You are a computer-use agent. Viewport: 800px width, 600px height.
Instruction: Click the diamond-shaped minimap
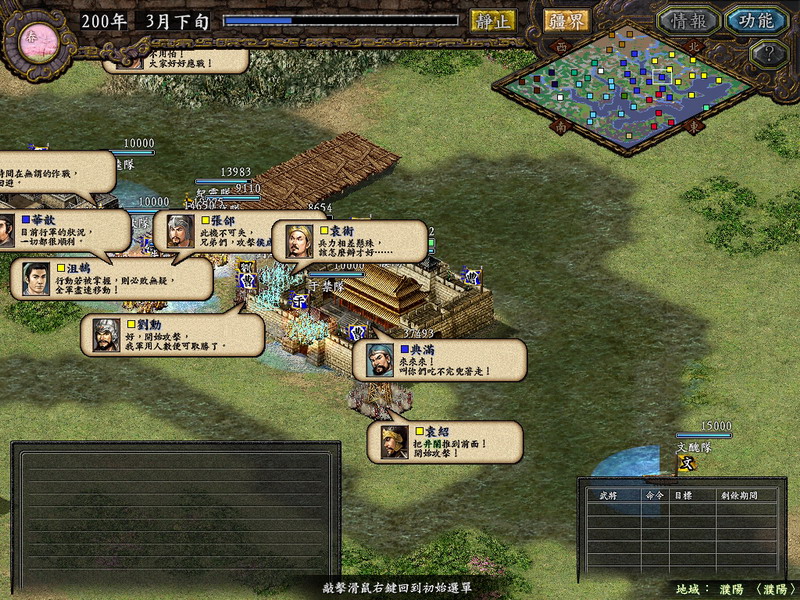click(x=627, y=88)
